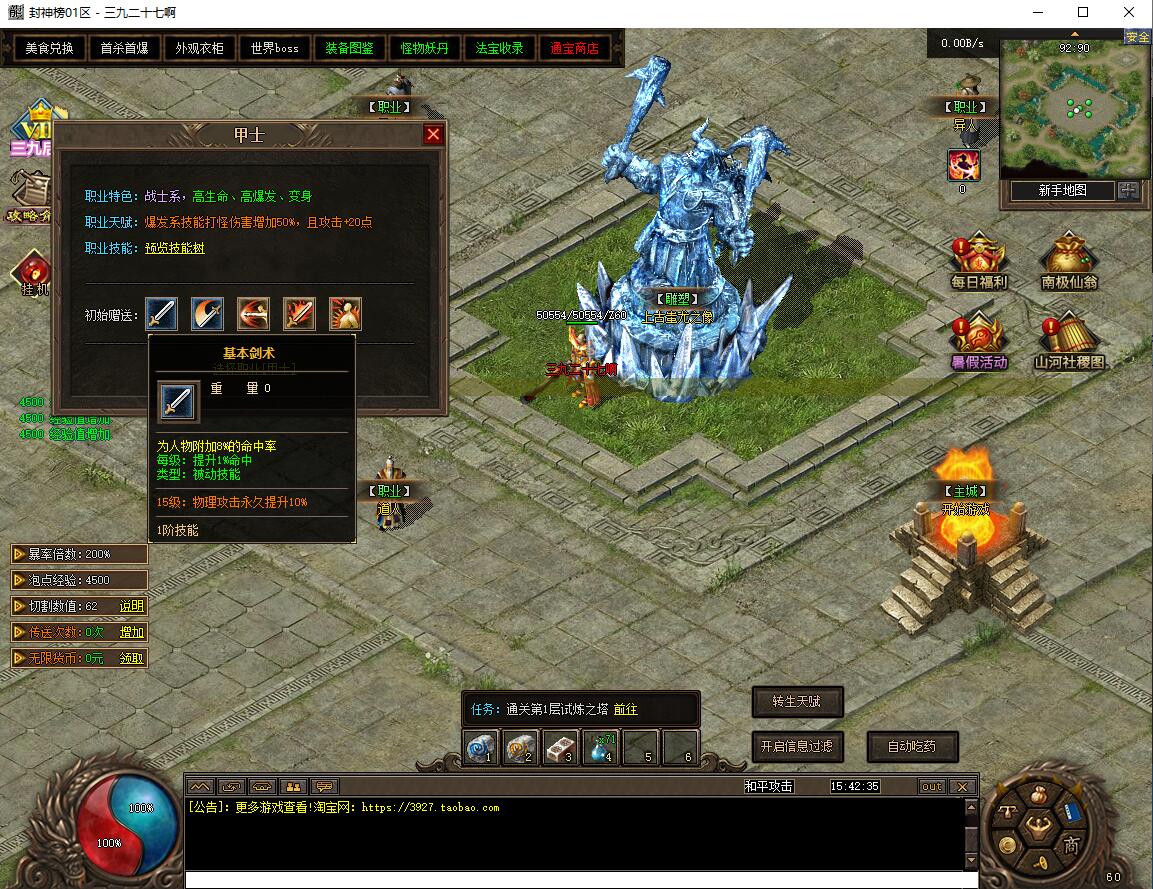This screenshot has height=889, width=1153.
Task: Open the 外观衣柜 wardrobe menu
Action: tap(199, 48)
